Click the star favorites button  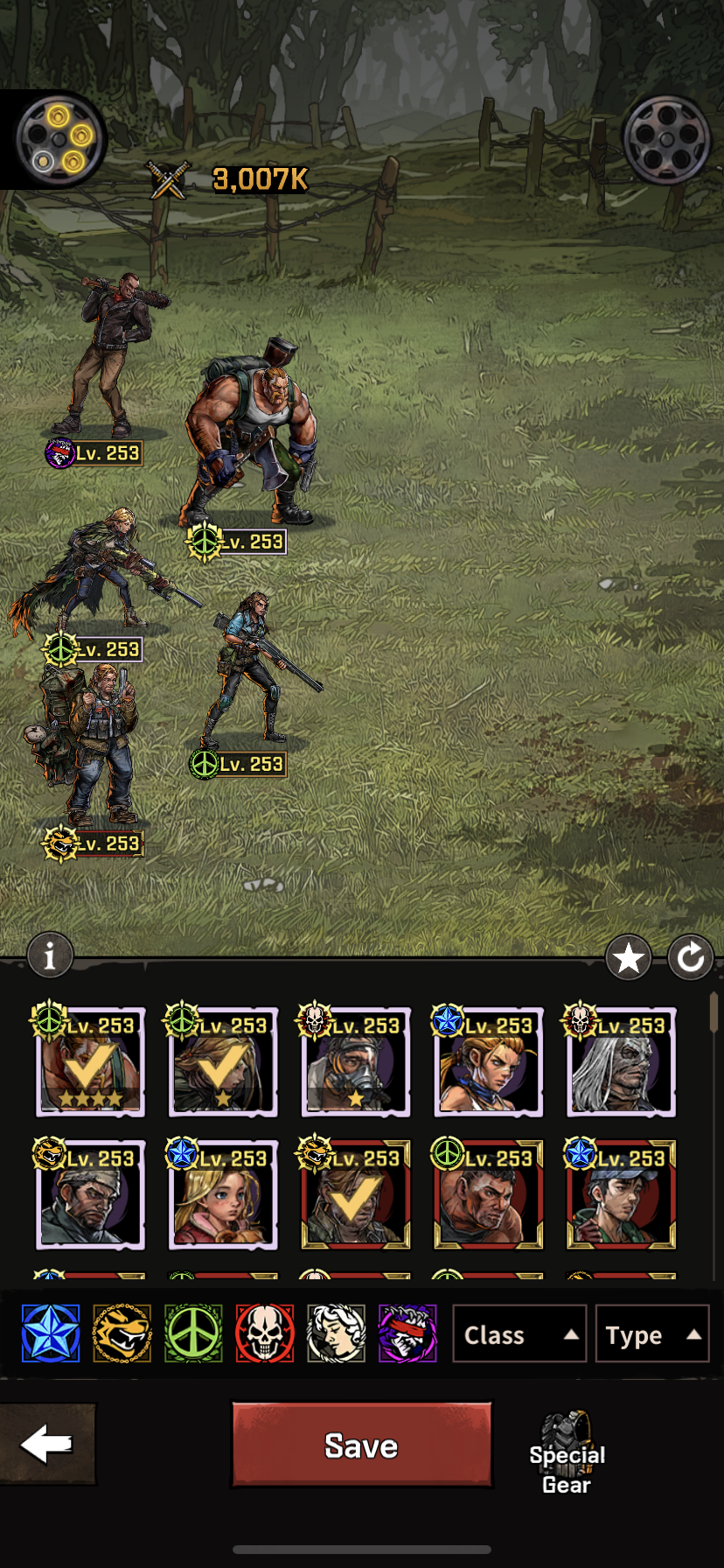pyautogui.click(x=629, y=959)
